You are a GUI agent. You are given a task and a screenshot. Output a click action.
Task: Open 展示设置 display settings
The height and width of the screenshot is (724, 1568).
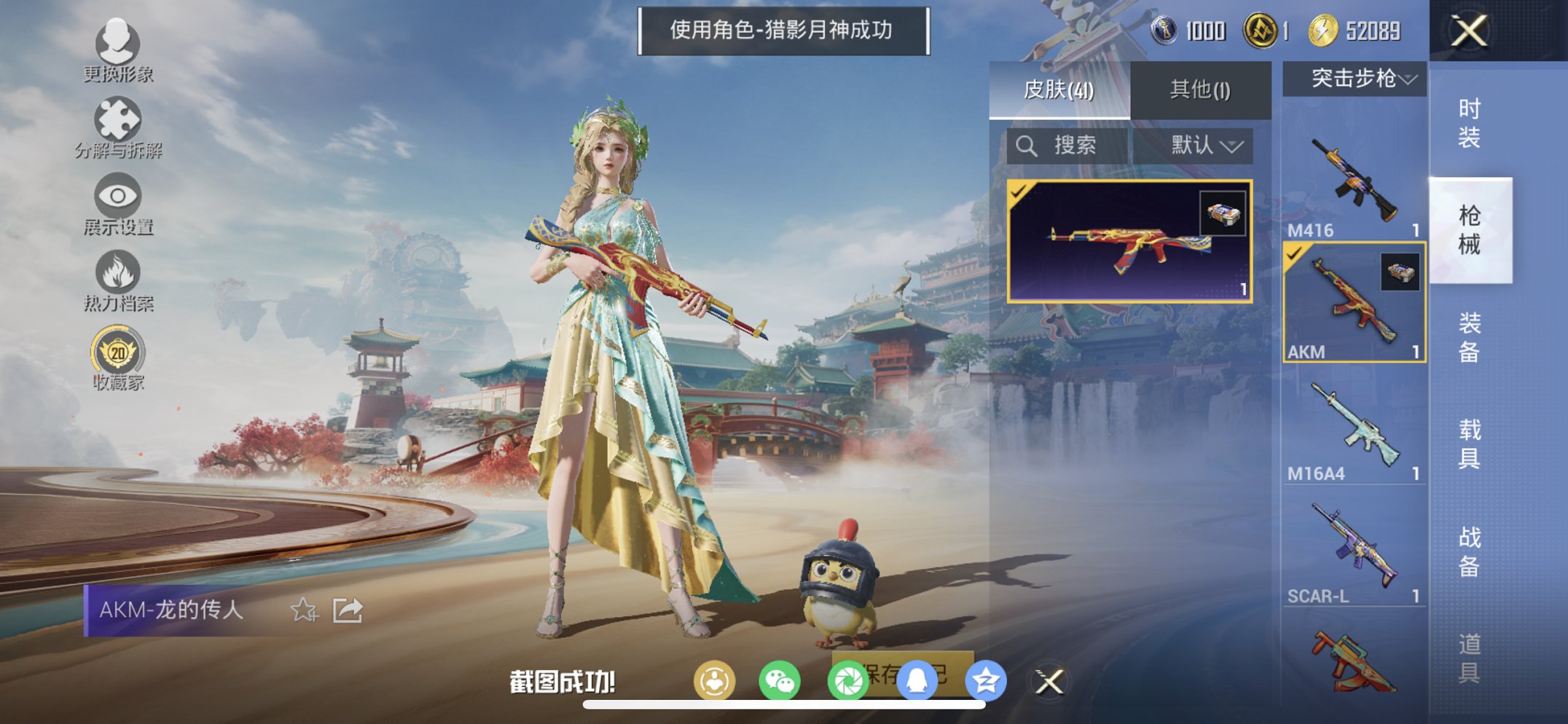click(119, 197)
